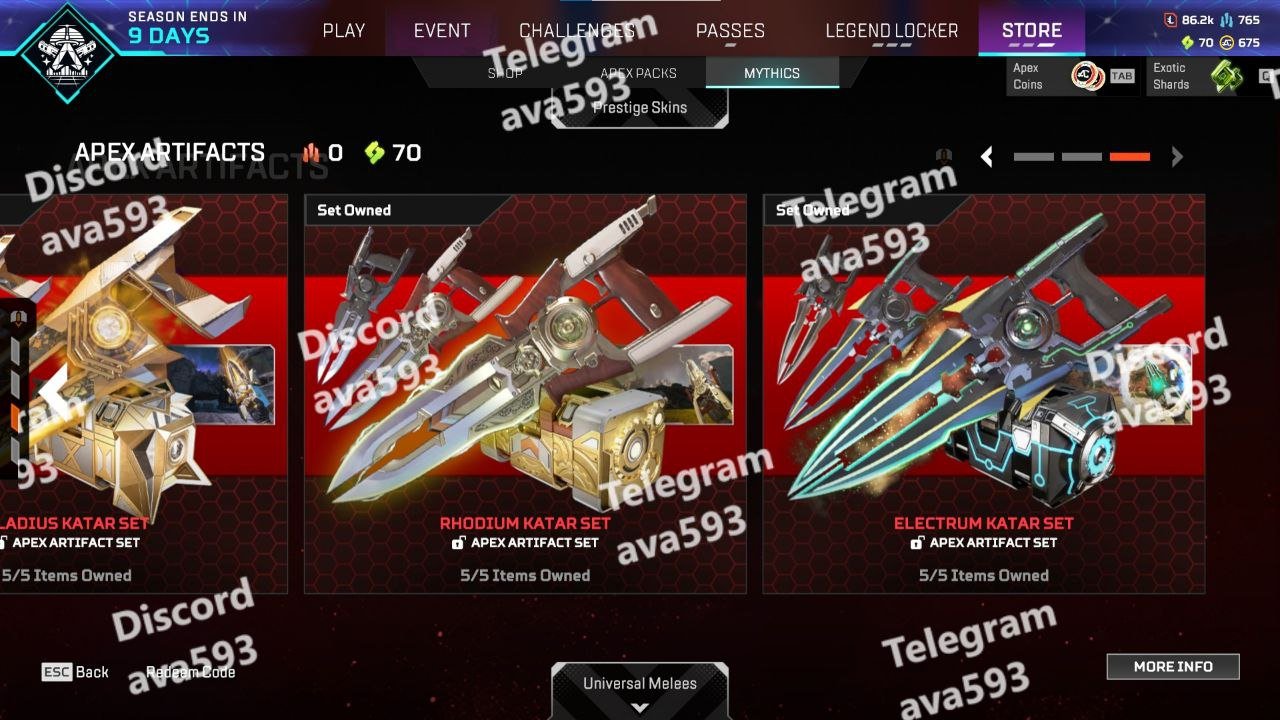This screenshot has width=1280, height=720.
Task: Jump up to Prestige Skins section
Action: pyautogui.click(x=640, y=107)
